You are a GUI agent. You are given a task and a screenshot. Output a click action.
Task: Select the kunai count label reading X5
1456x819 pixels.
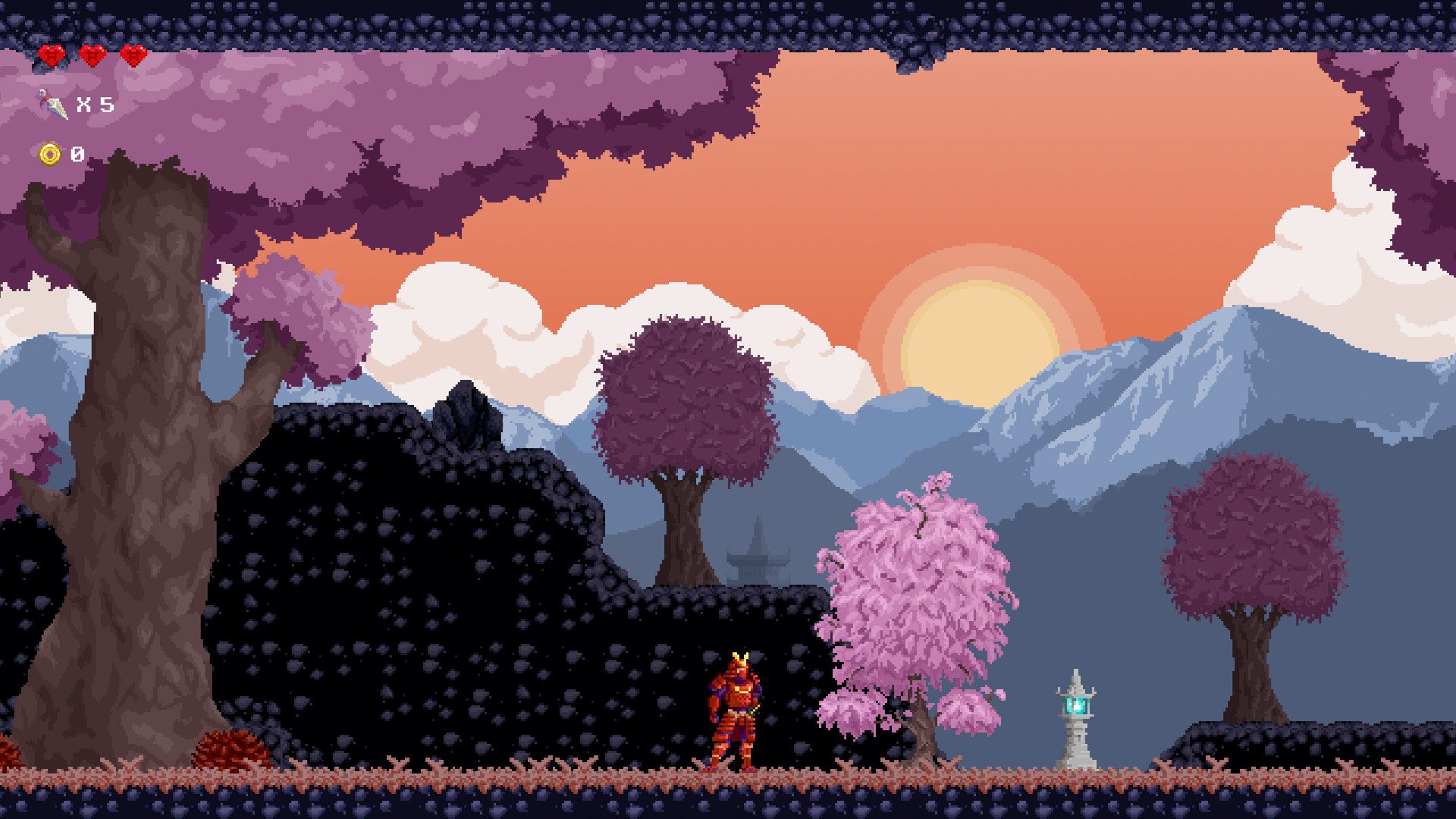point(95,104)
